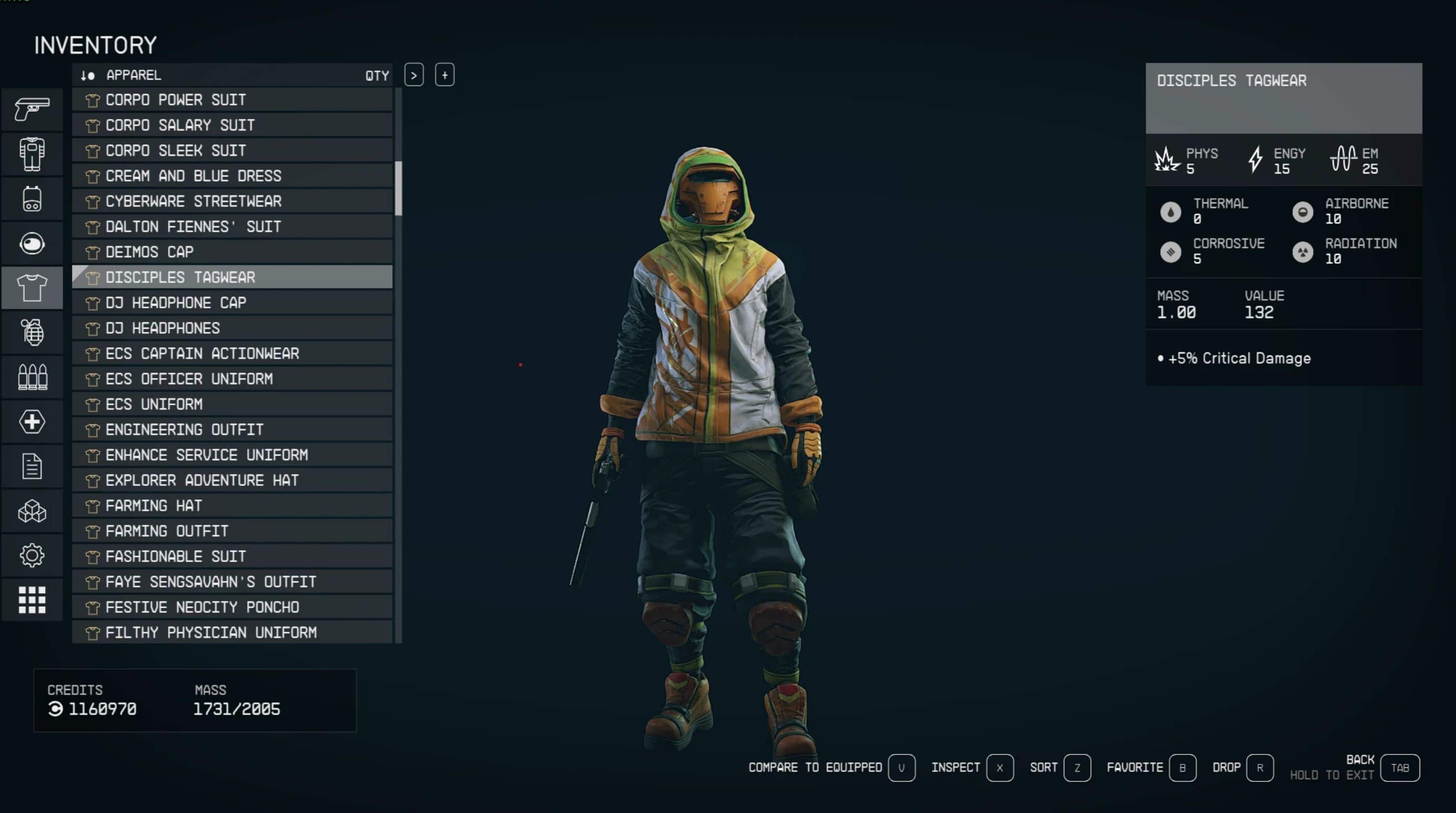This screenshot has width=1456, height=813.
Task: Open the backpacks category tab
Action: pyautogui.click(x=32, y=199)
